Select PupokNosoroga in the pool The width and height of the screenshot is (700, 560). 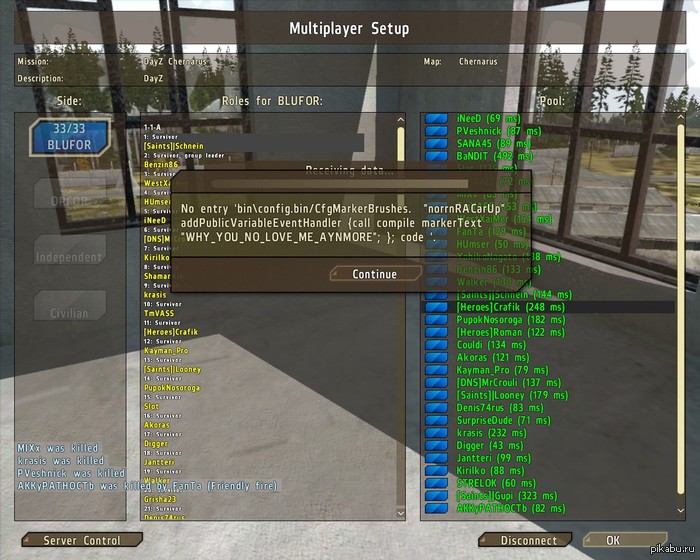pos(494,319)
